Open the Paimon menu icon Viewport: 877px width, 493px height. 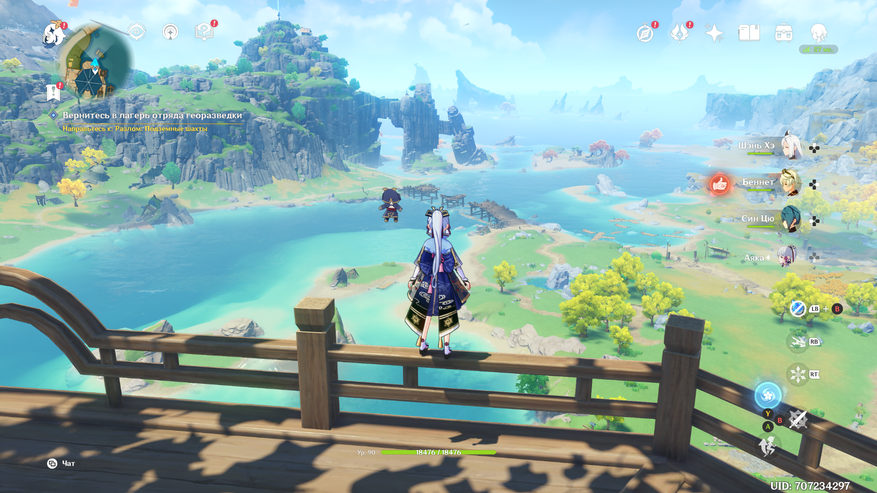52,35
